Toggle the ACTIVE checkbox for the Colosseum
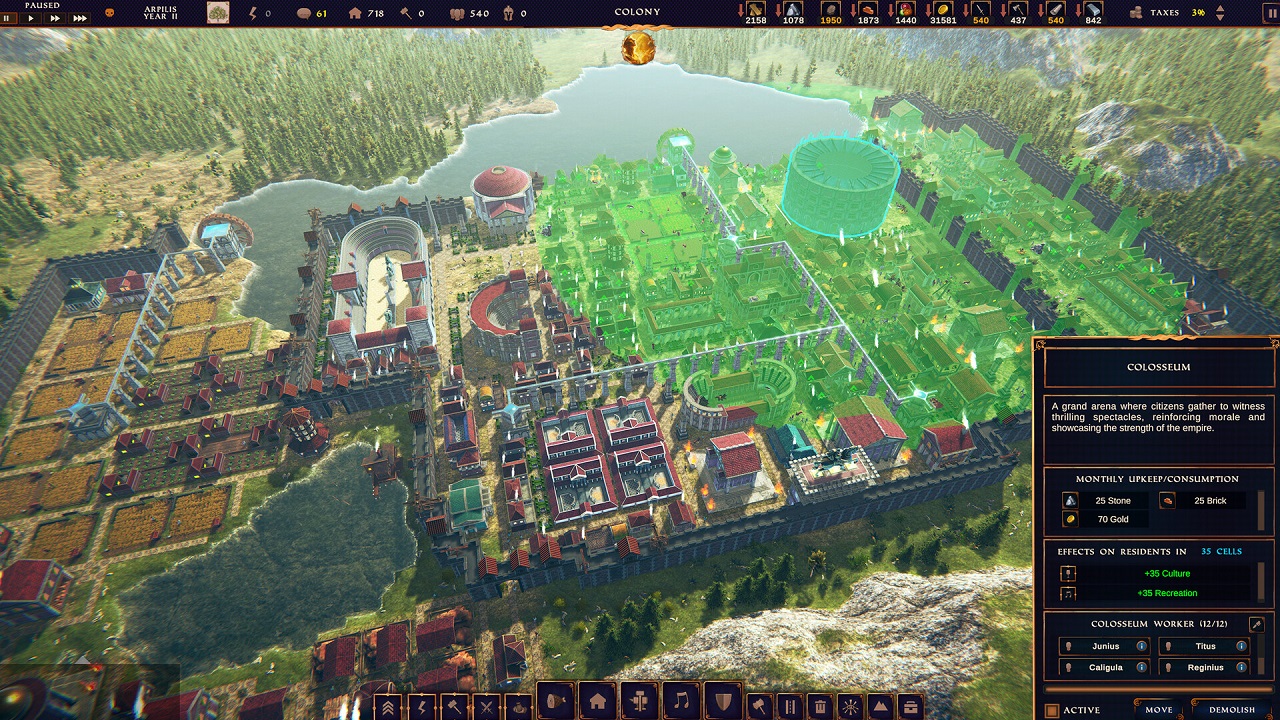Viewport: 1280px width, 720px height. (x=1052, y=709)
